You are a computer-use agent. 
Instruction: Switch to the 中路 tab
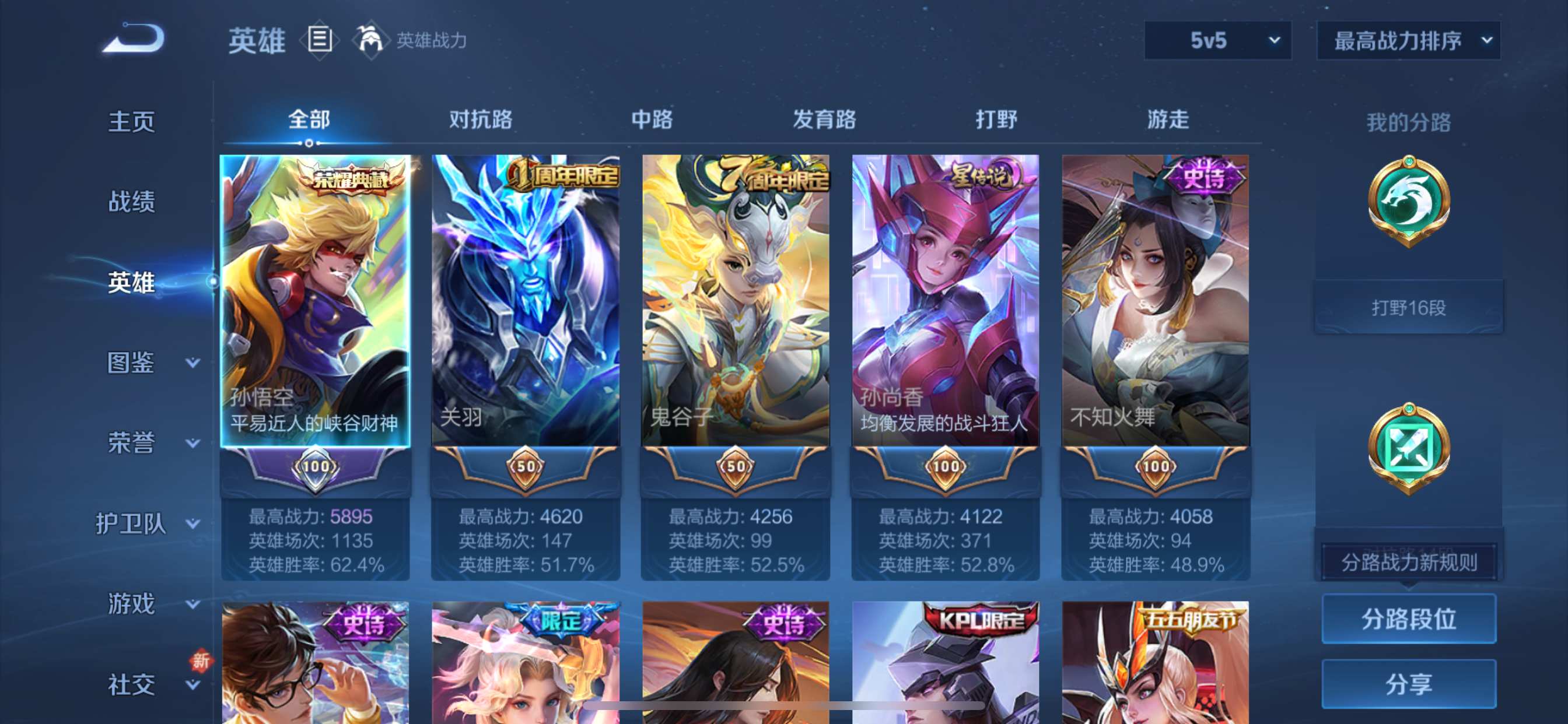click(x=652, y=120)
